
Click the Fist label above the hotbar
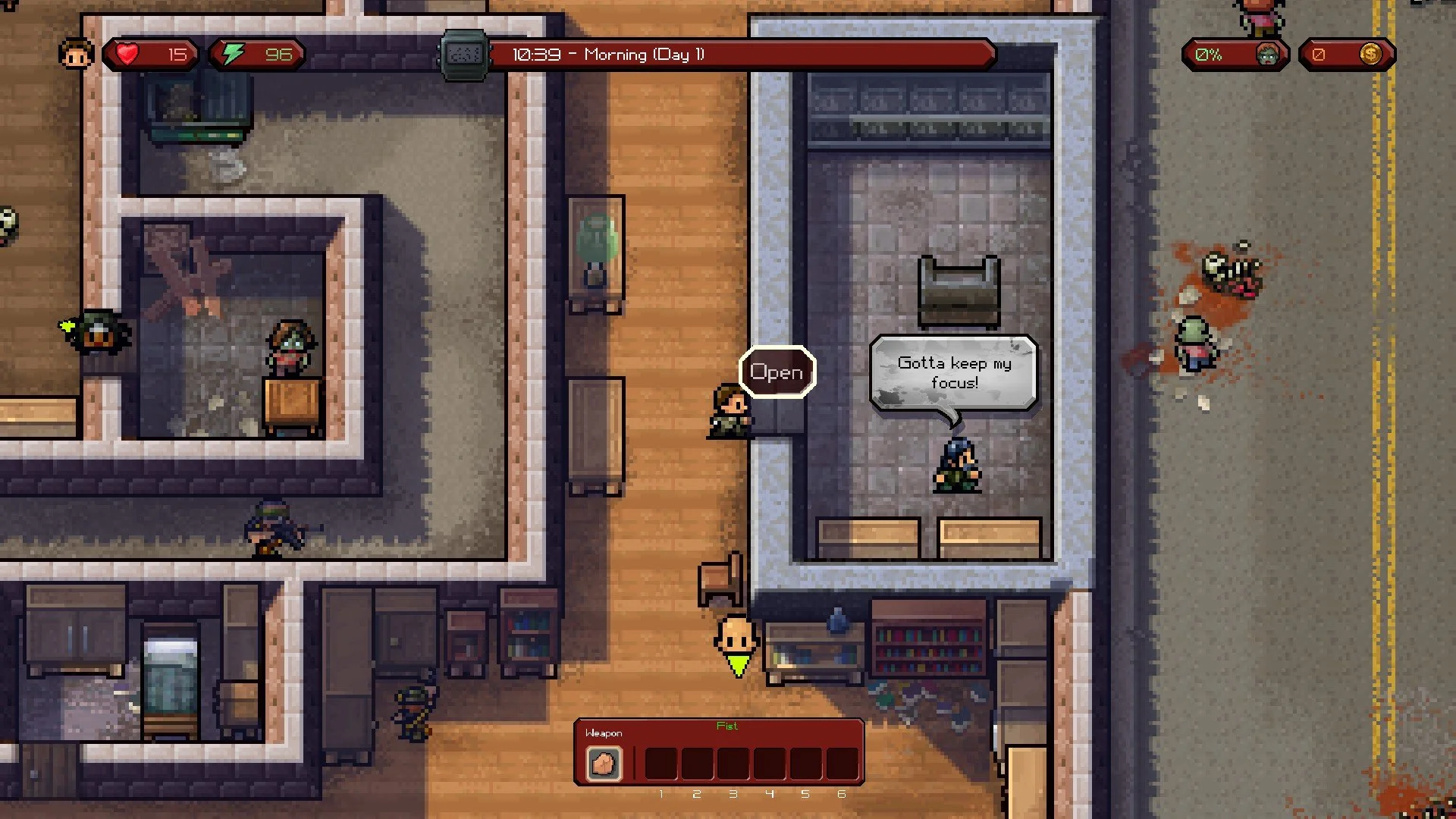click(727, 726)
